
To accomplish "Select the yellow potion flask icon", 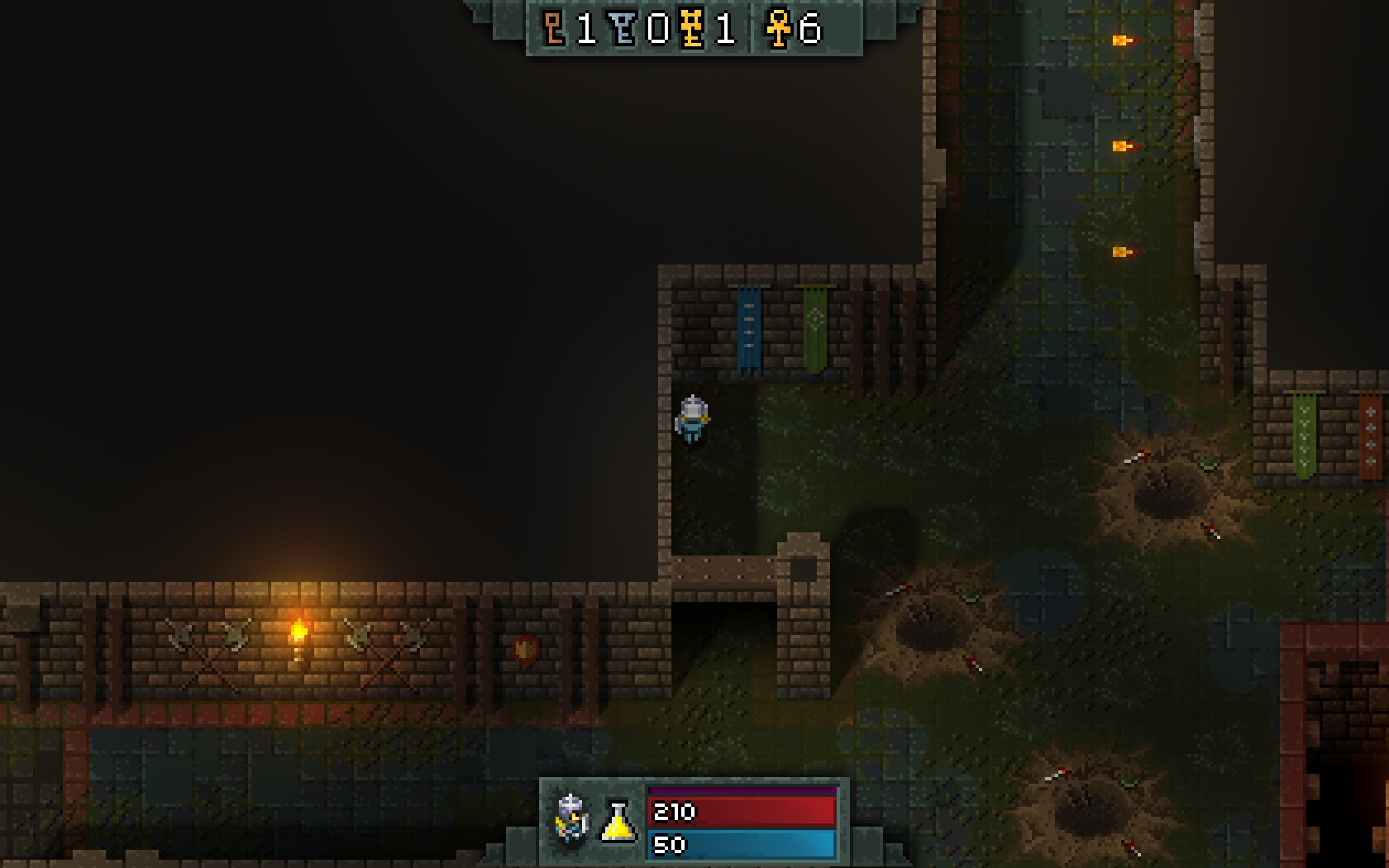I will tap(618, 822).
